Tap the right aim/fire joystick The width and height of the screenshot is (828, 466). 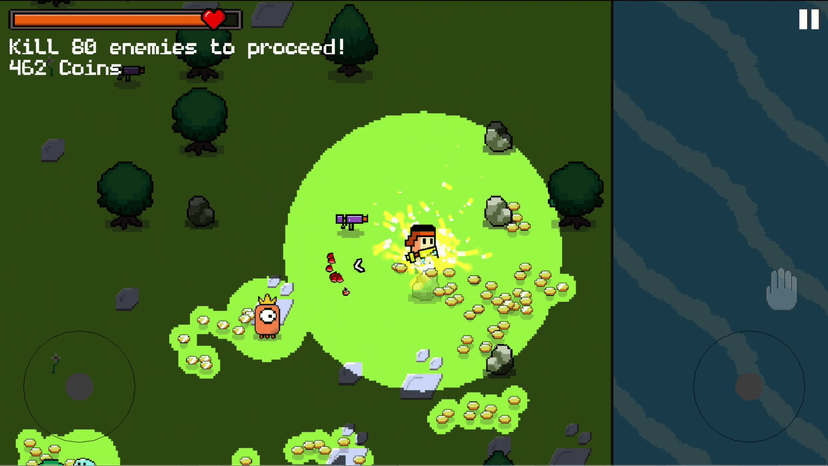point(749,386)
